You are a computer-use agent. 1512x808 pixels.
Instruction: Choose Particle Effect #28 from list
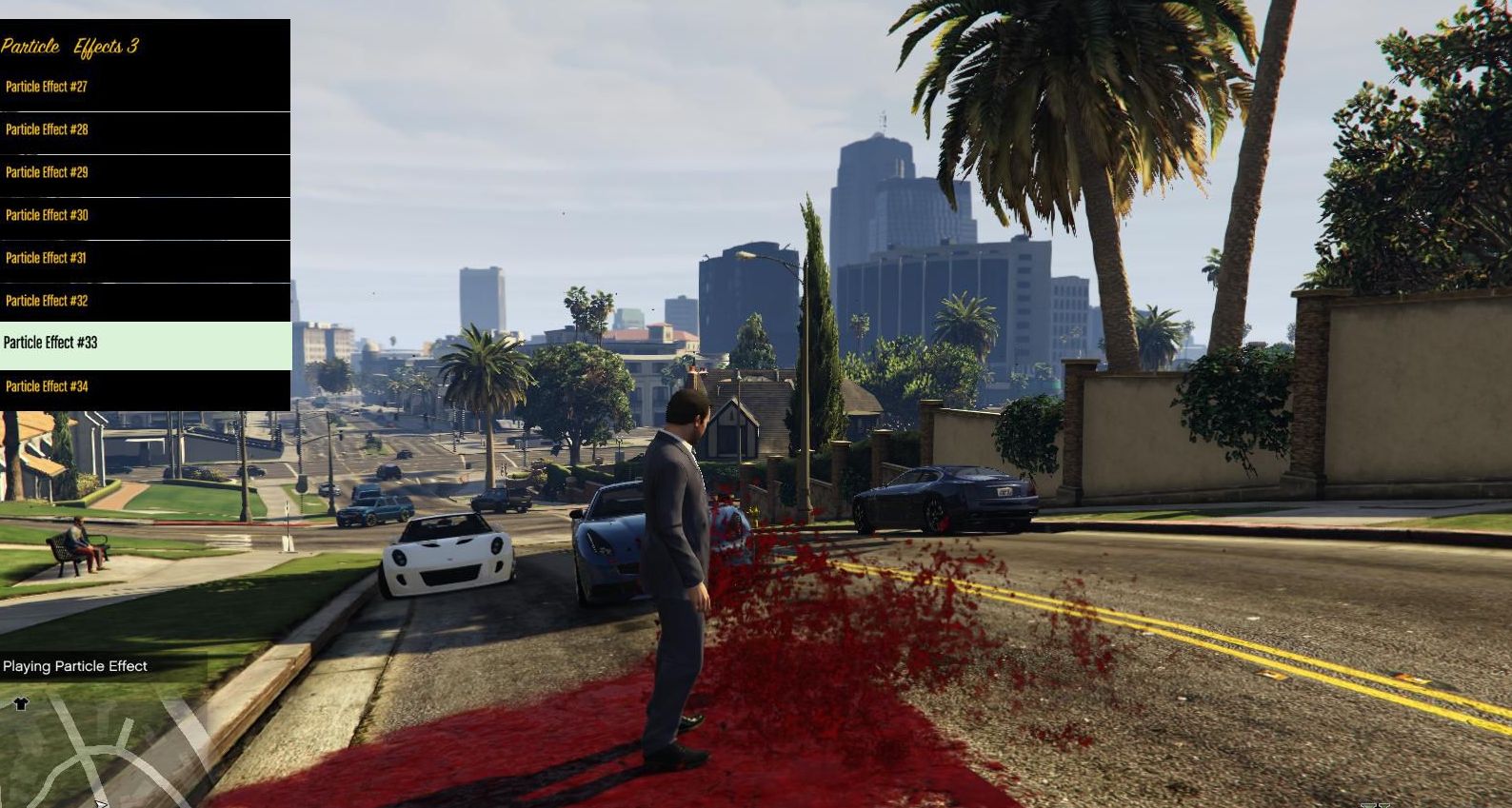point(143,130)
